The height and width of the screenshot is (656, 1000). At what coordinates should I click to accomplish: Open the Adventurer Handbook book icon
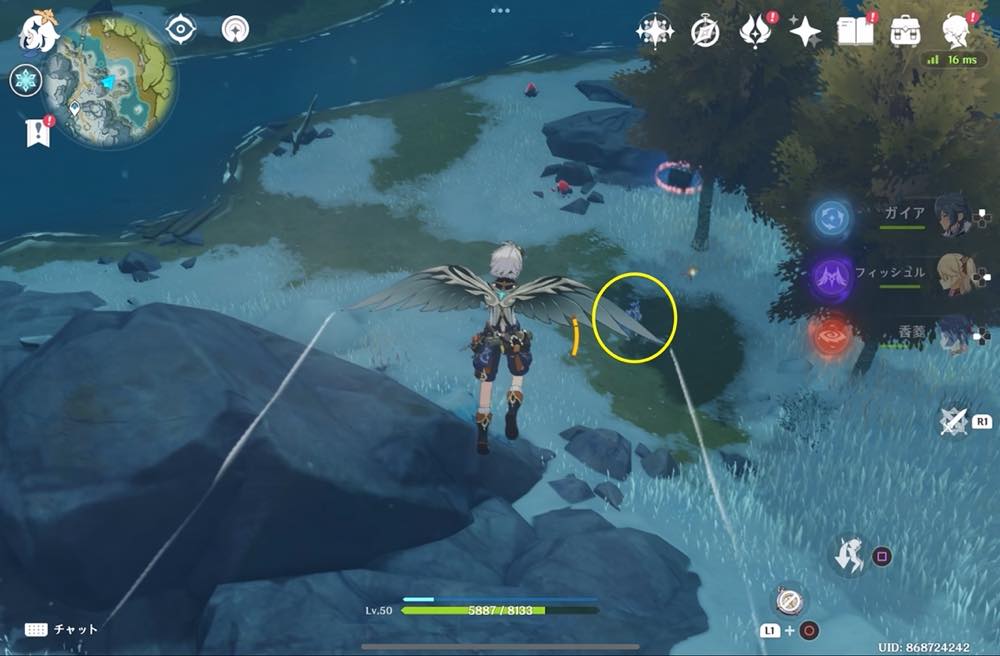coord(856,32)
